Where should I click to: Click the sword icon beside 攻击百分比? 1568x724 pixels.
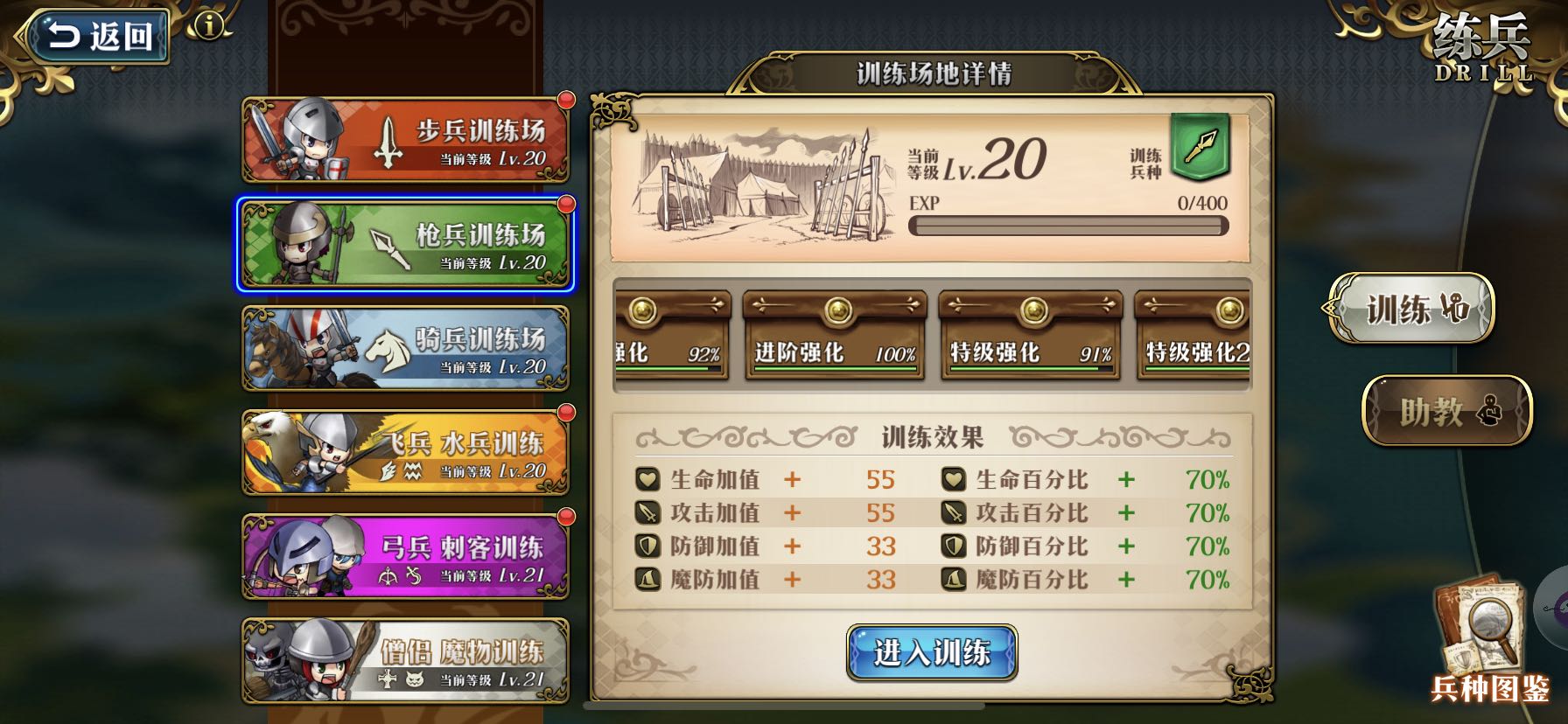953,513
